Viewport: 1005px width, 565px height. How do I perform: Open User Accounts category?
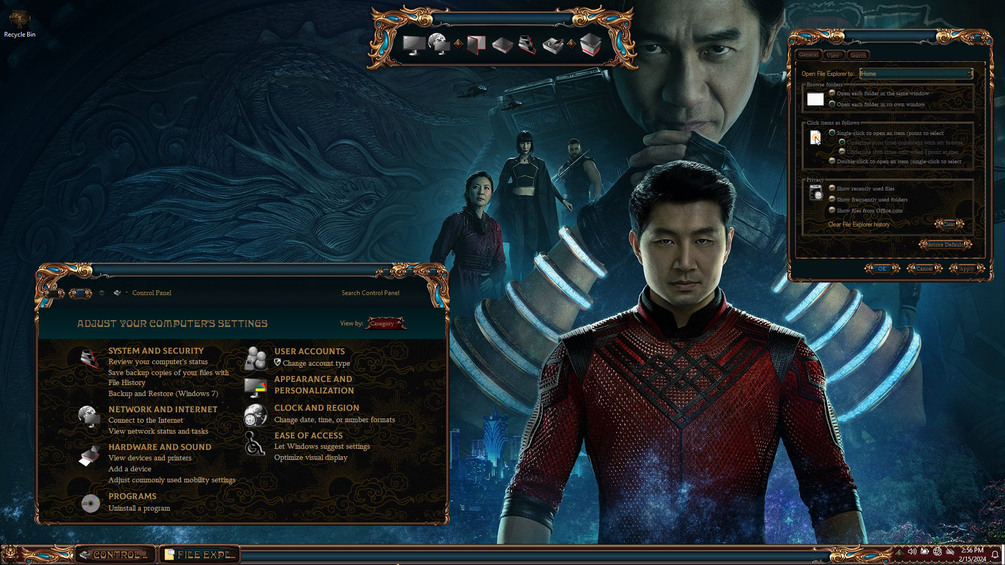[309, 351]
